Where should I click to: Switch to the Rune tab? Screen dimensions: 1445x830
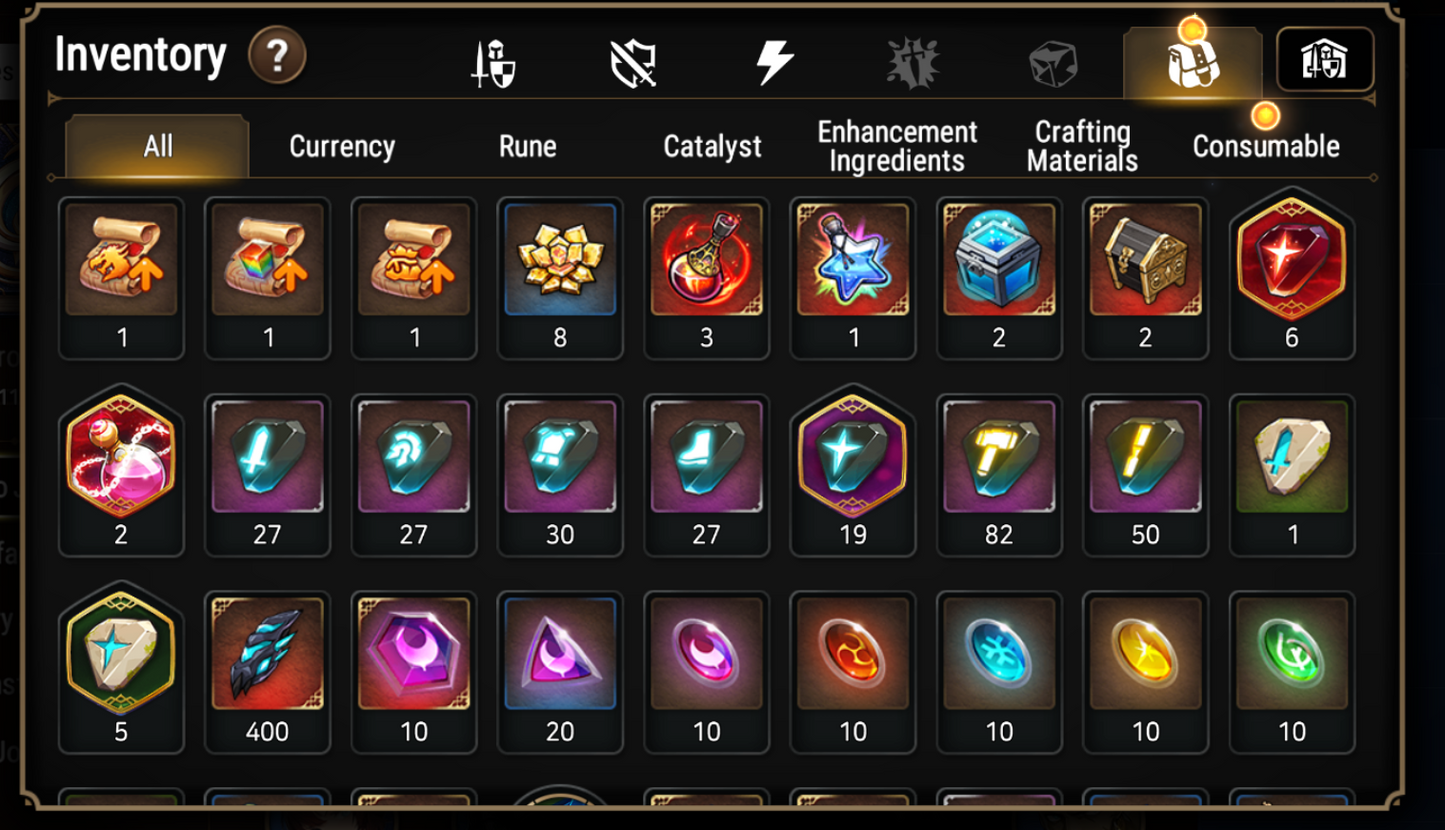point(527,146)
